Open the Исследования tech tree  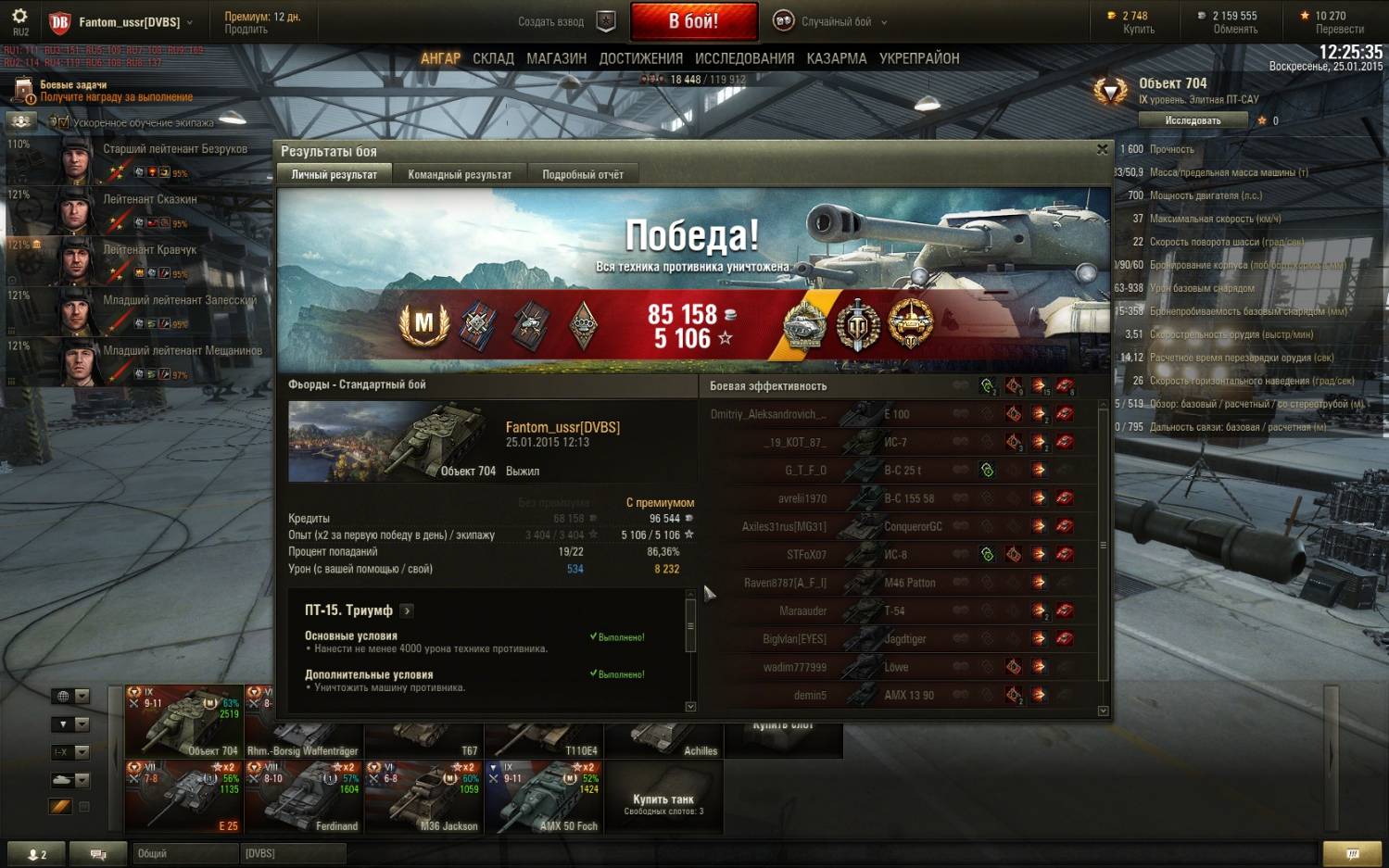[744, 58]
